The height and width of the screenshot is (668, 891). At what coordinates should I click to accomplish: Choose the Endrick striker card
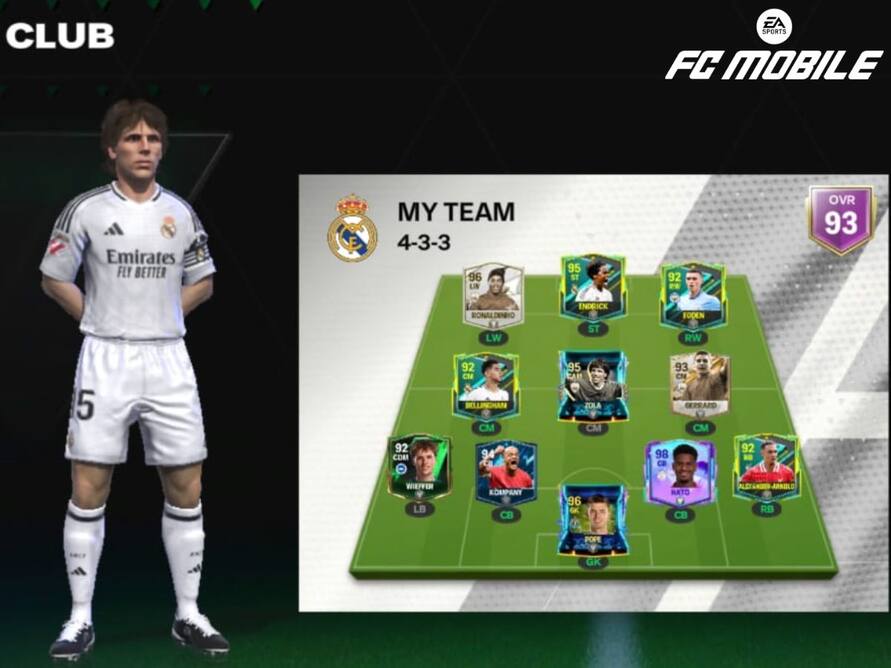click(593, 288)
